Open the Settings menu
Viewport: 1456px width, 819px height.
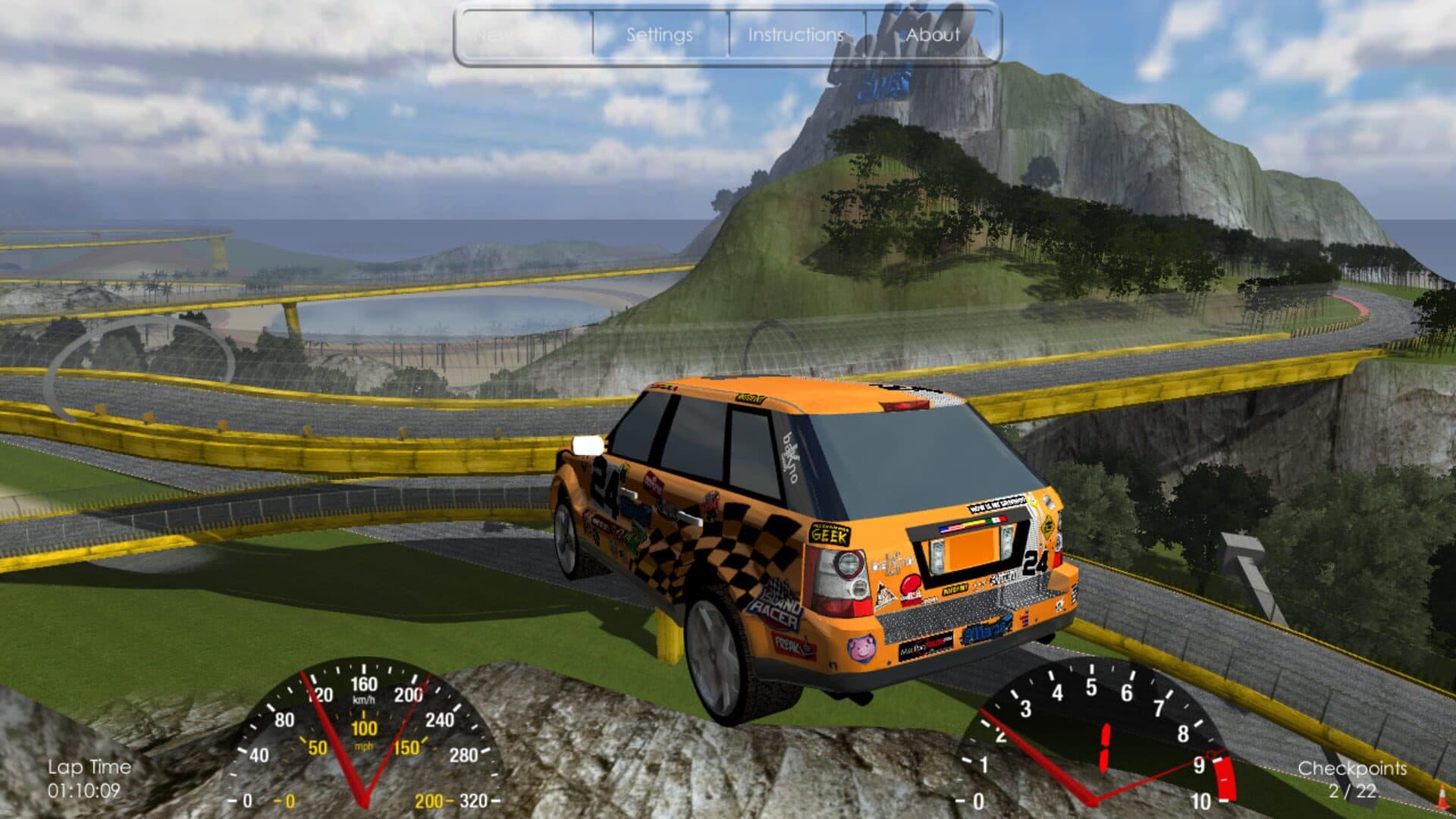click(x=659, y=35)
